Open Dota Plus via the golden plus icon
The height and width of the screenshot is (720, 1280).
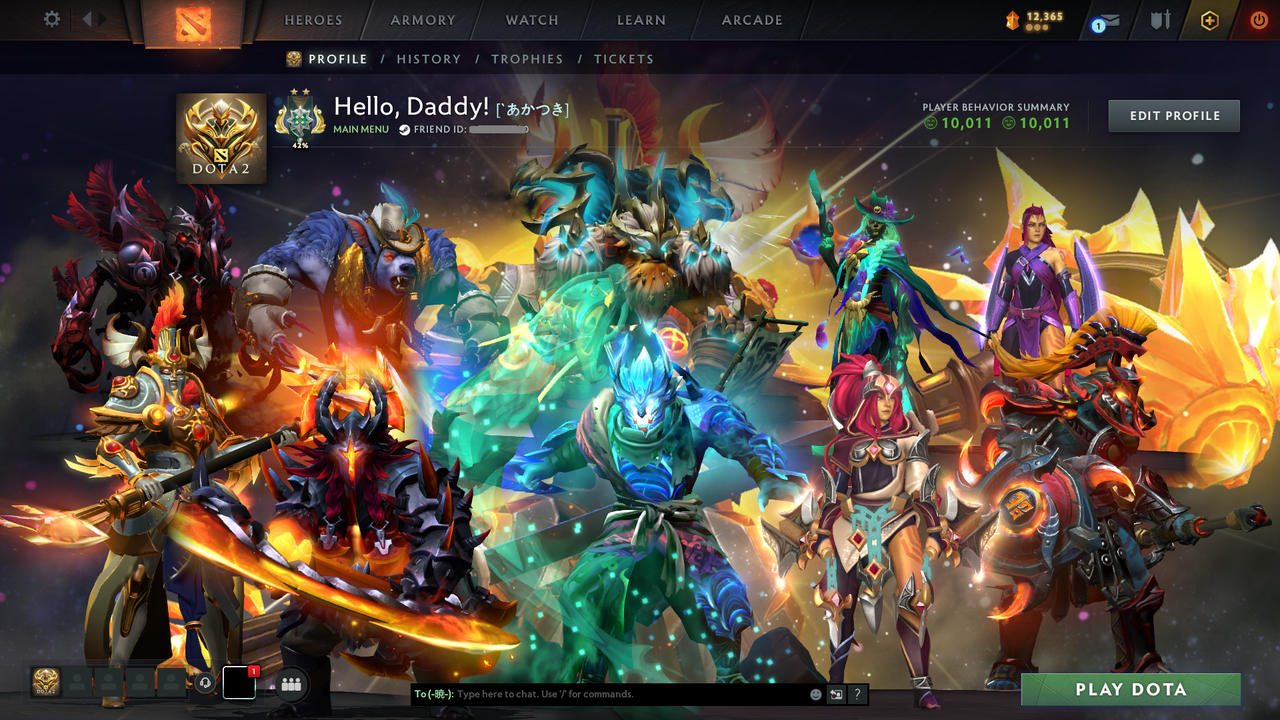(1210, 19)
